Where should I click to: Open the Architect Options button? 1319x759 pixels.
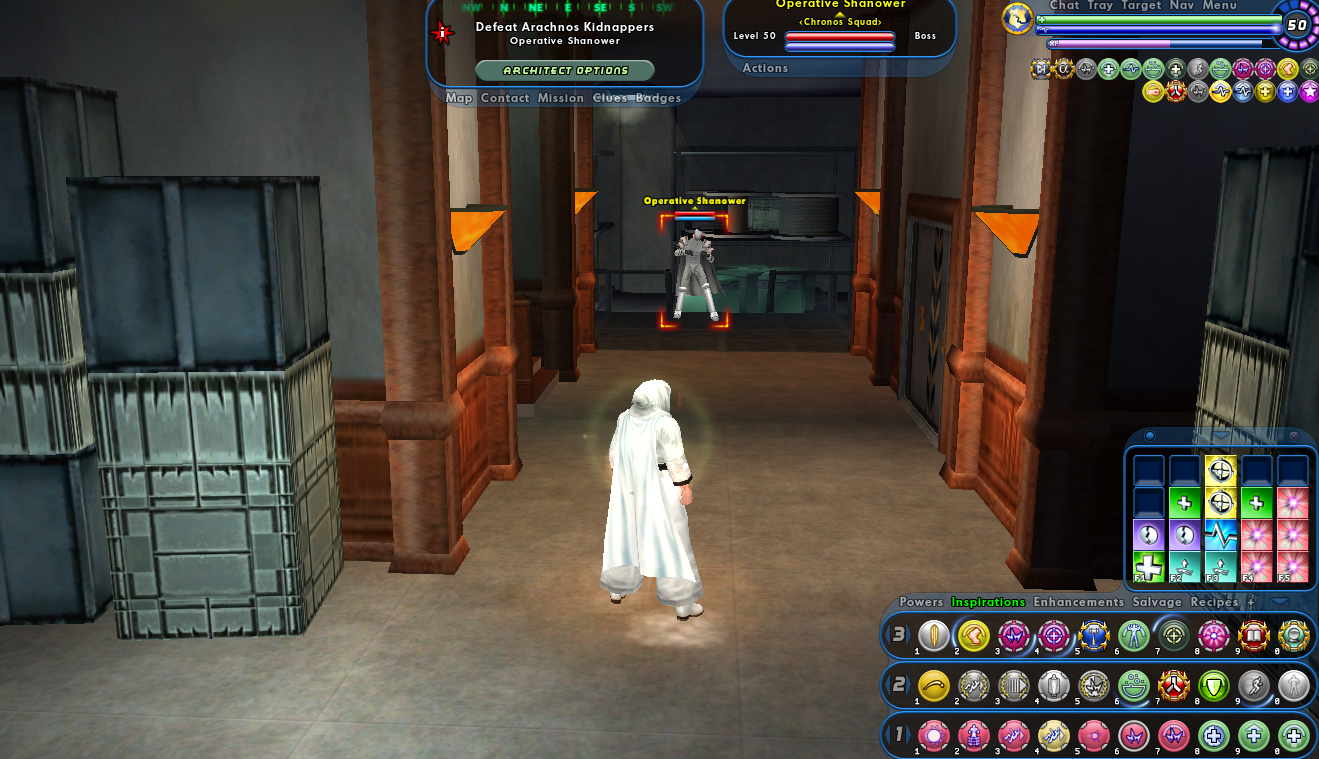[x=565, y=71]
